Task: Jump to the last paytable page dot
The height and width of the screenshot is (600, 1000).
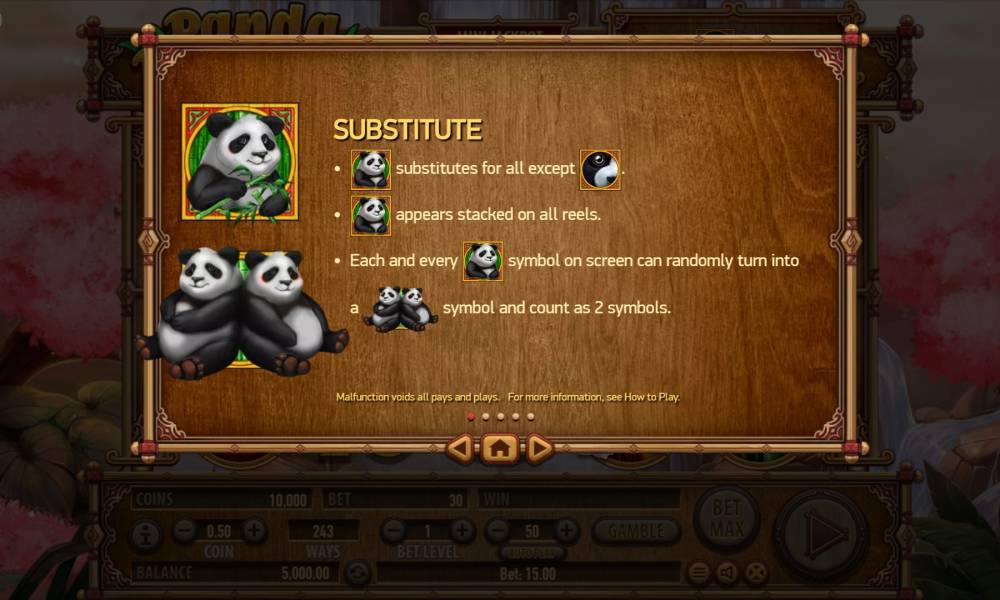Action: point(530,416)
